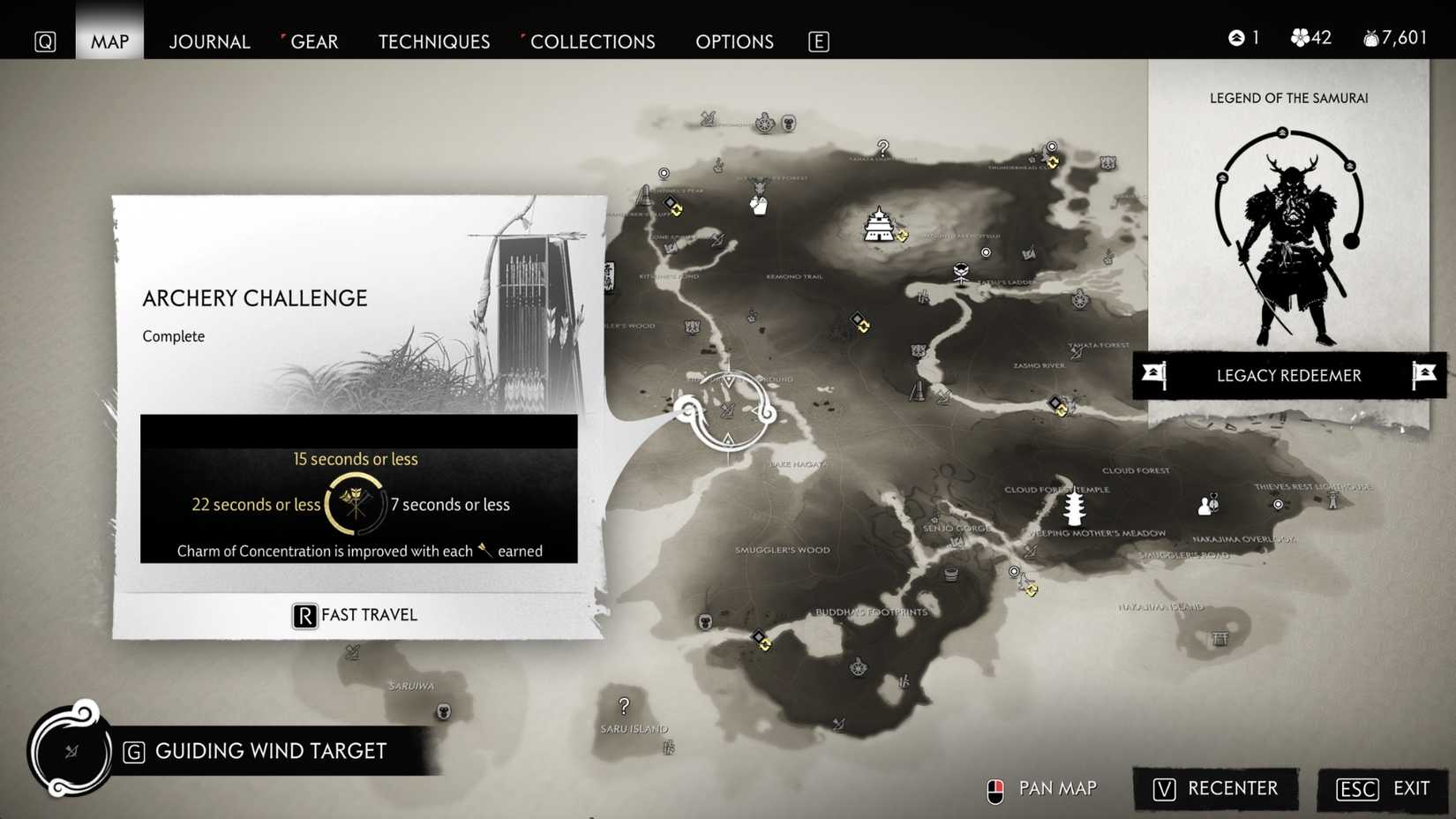The width and height of the screenshot is (1456, 819).
Task: Click the Saru Island mystery marker
Action: (x=625, y=707)
